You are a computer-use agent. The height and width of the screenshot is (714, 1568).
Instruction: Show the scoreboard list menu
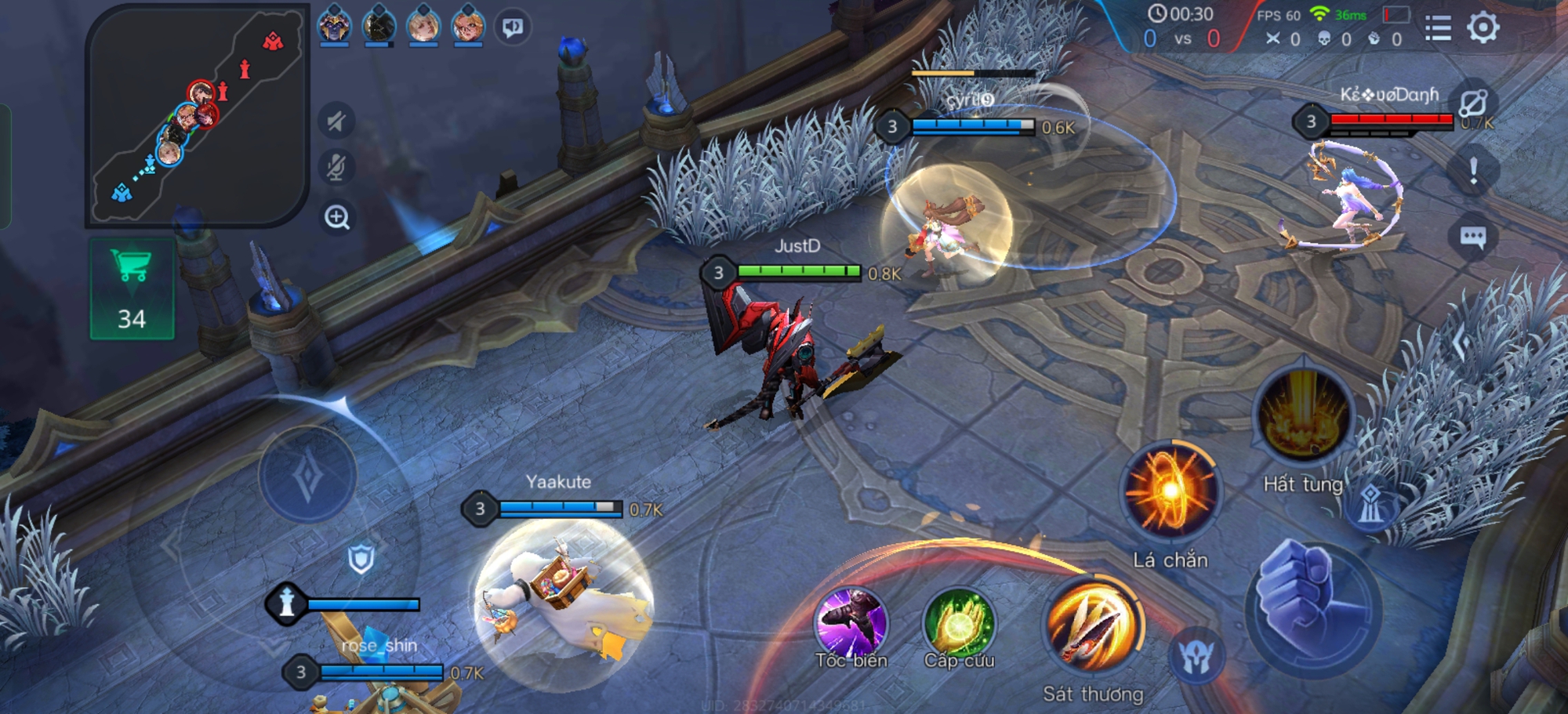[x=1438, y=28]
